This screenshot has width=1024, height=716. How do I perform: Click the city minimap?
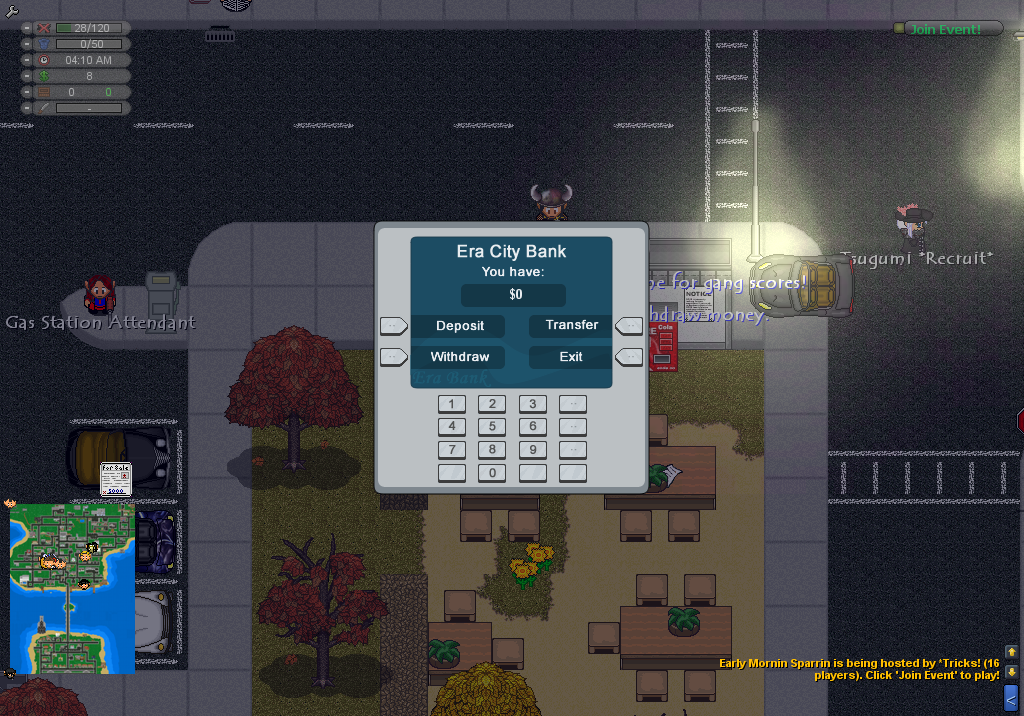72,588
